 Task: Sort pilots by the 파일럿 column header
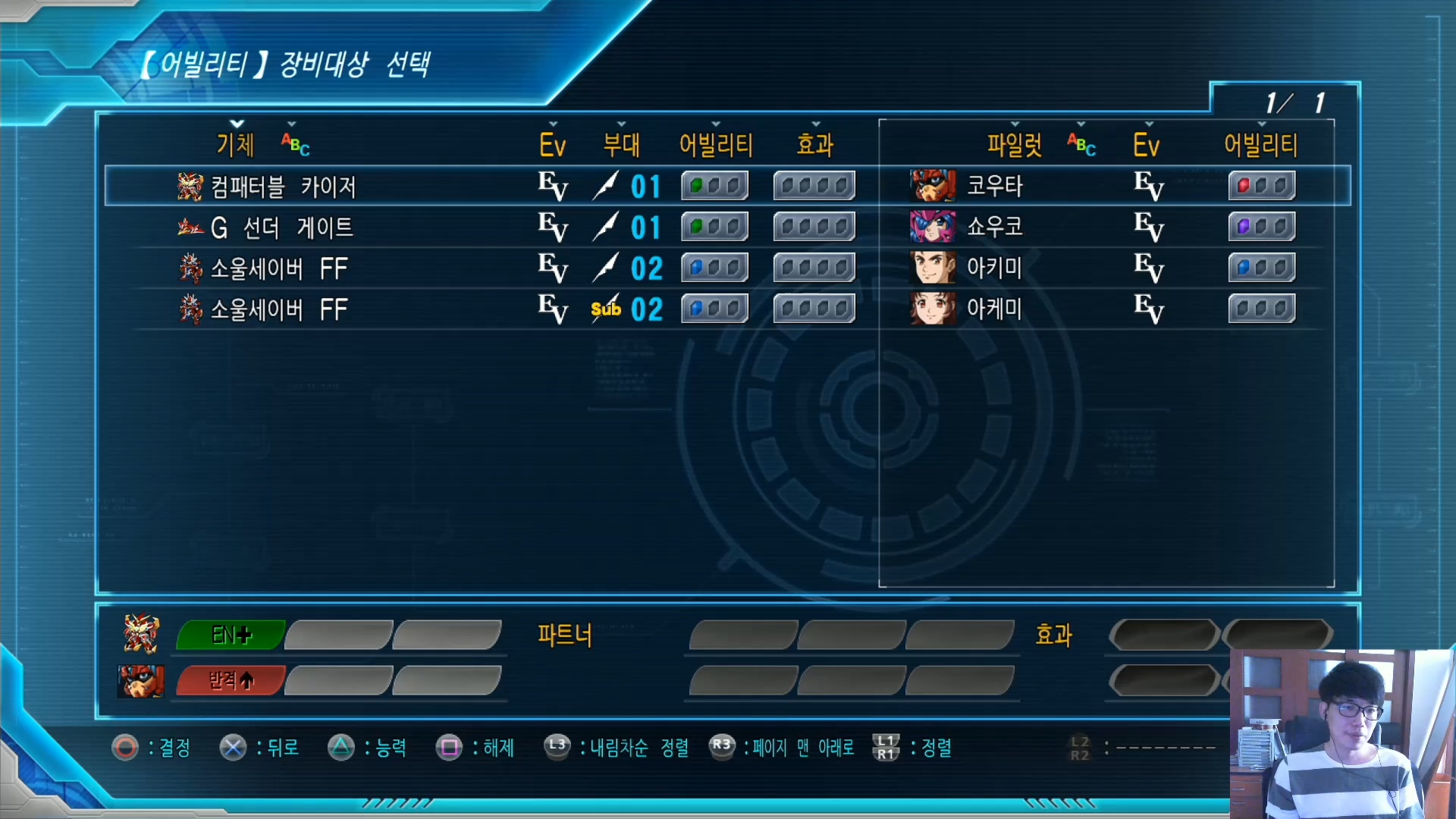(x=1014, y=144)
